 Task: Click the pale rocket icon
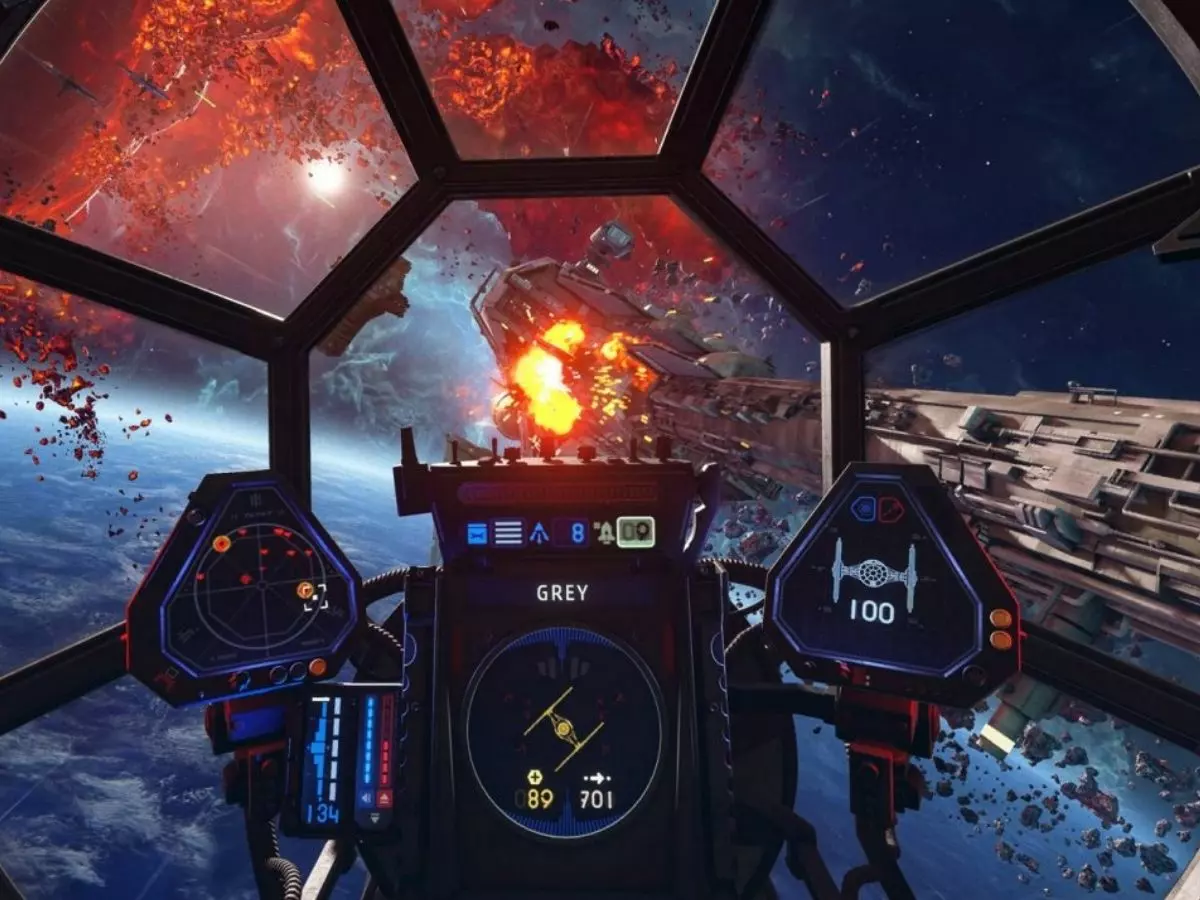pyautogui.click(x=605, y=532)
